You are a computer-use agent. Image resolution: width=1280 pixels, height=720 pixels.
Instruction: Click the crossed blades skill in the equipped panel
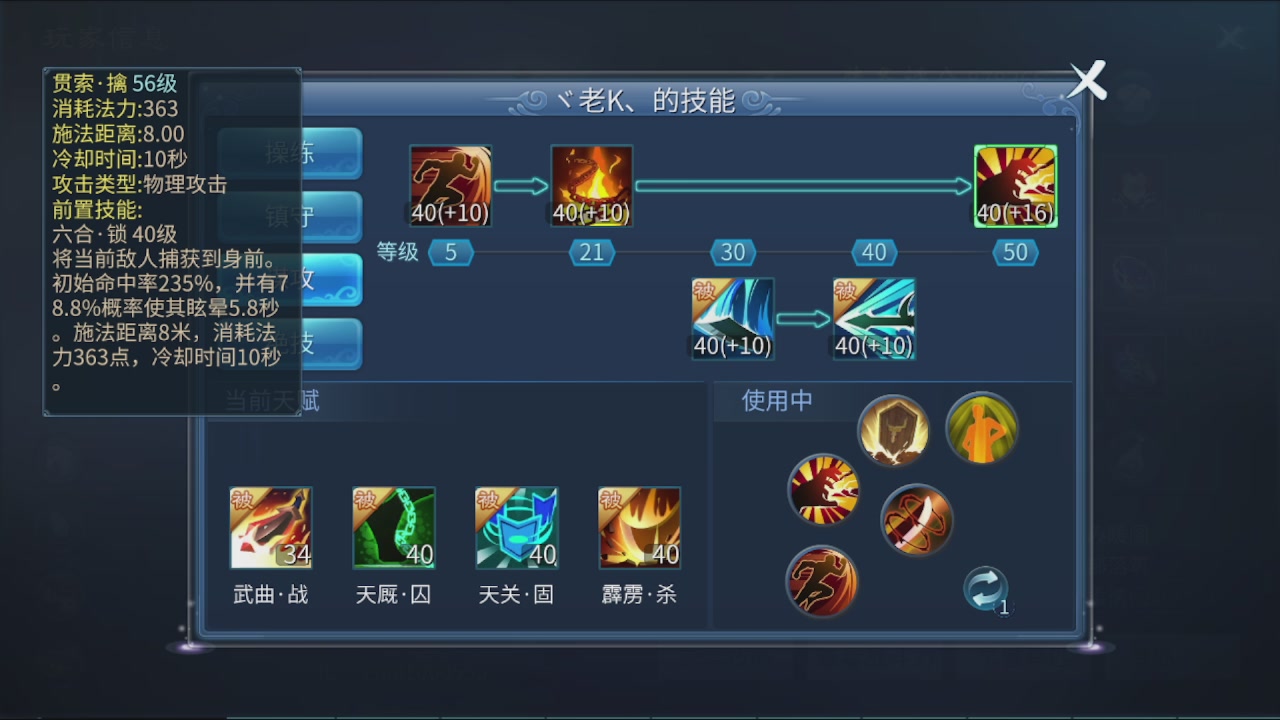click(917, 520)
